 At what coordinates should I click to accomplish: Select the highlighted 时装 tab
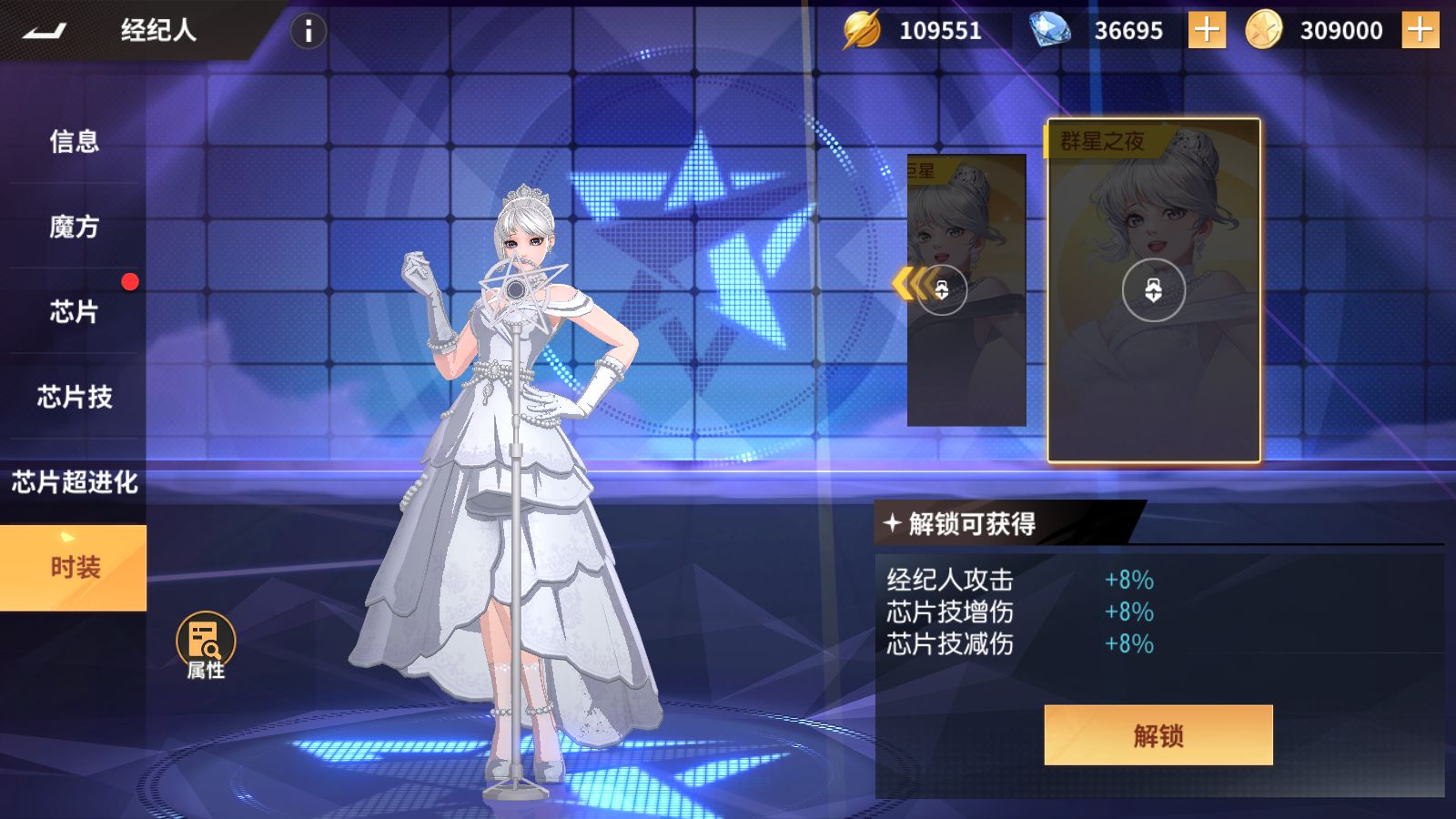coord(74,568)
